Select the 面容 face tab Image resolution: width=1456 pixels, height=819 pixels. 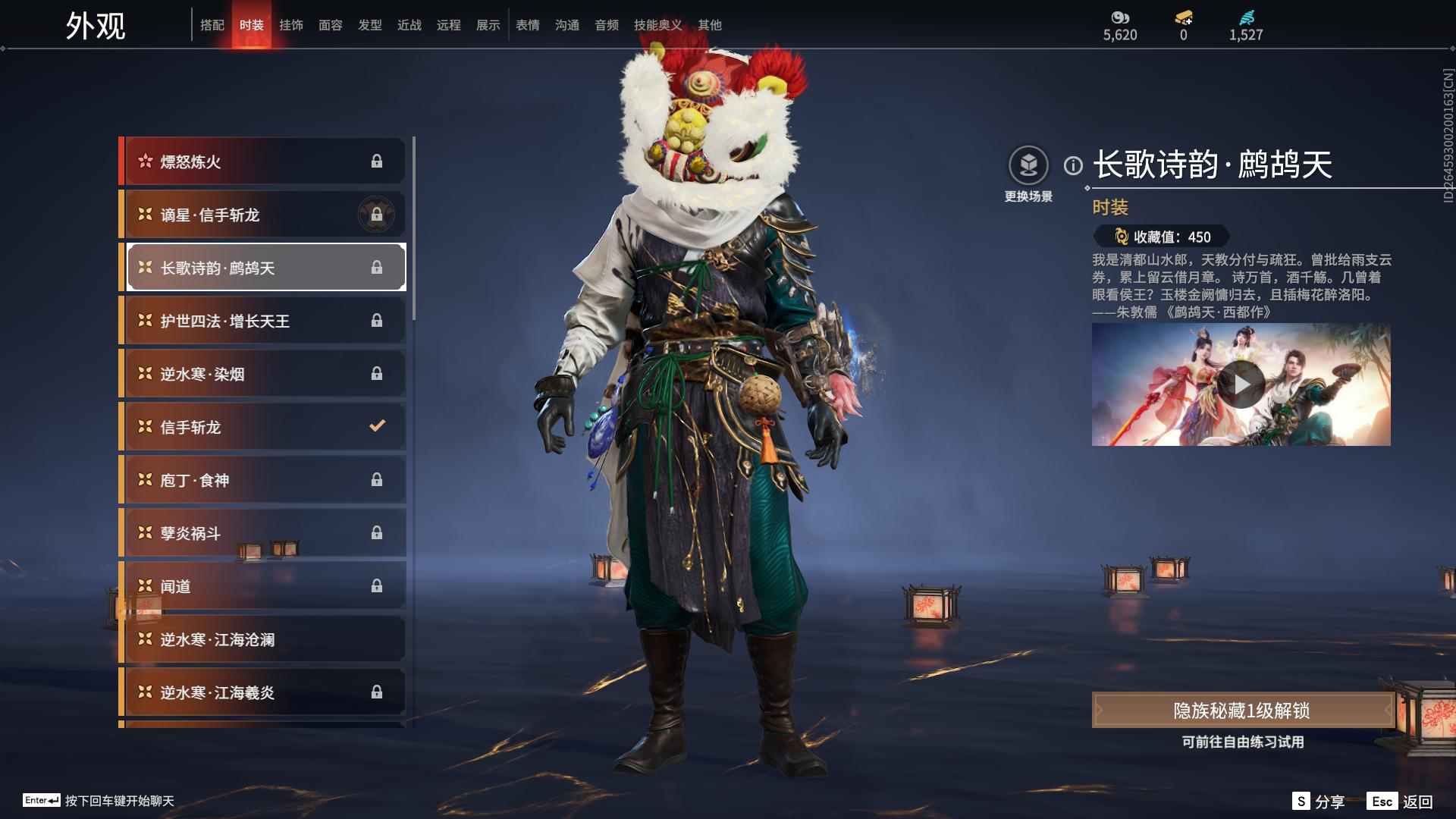point(330,25)
